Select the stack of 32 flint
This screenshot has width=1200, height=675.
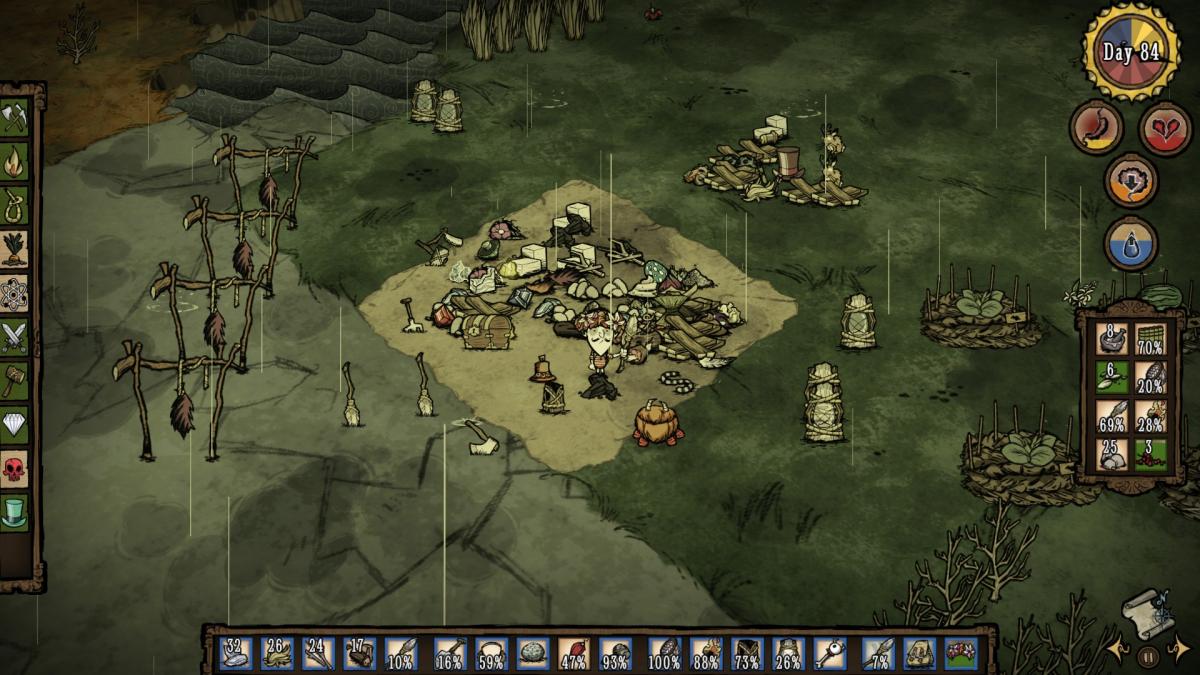pyautogui.click(x=235, y=653)
